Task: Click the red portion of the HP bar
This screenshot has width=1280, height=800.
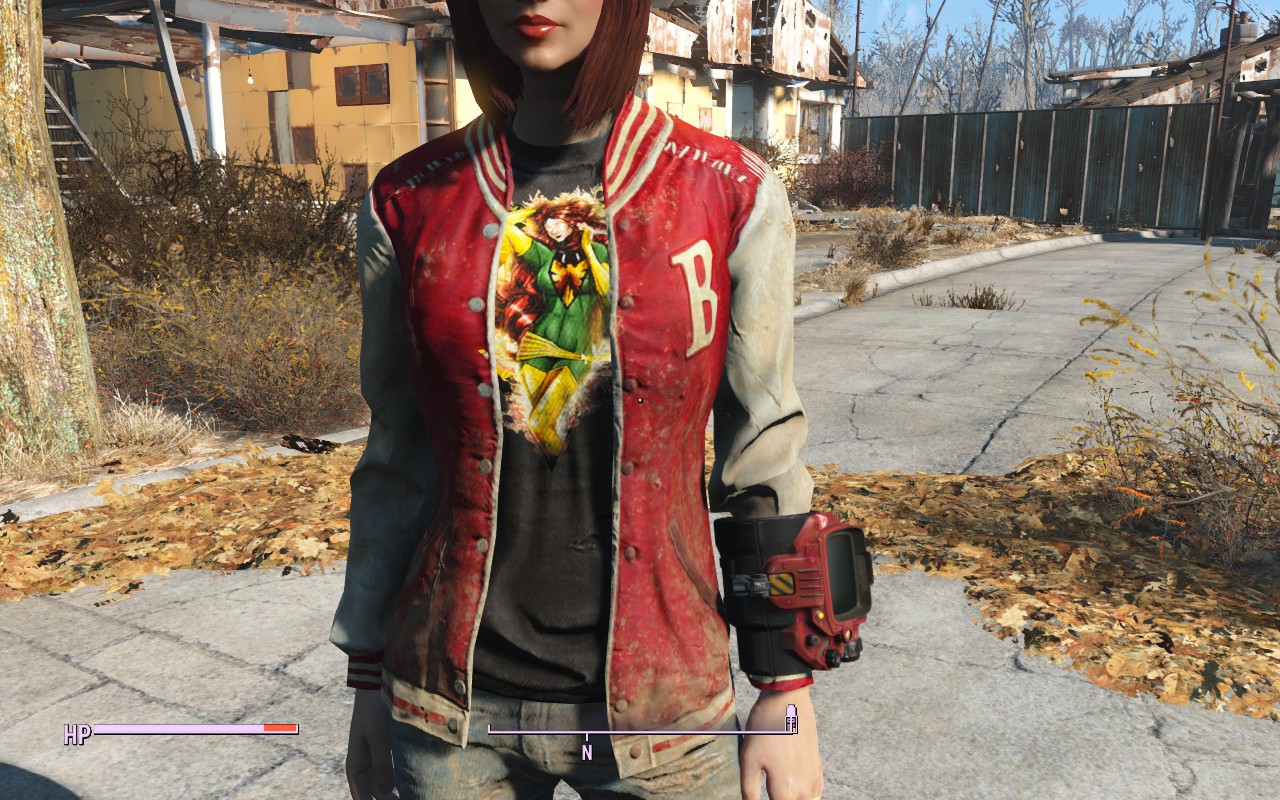Action: point(276,730)
